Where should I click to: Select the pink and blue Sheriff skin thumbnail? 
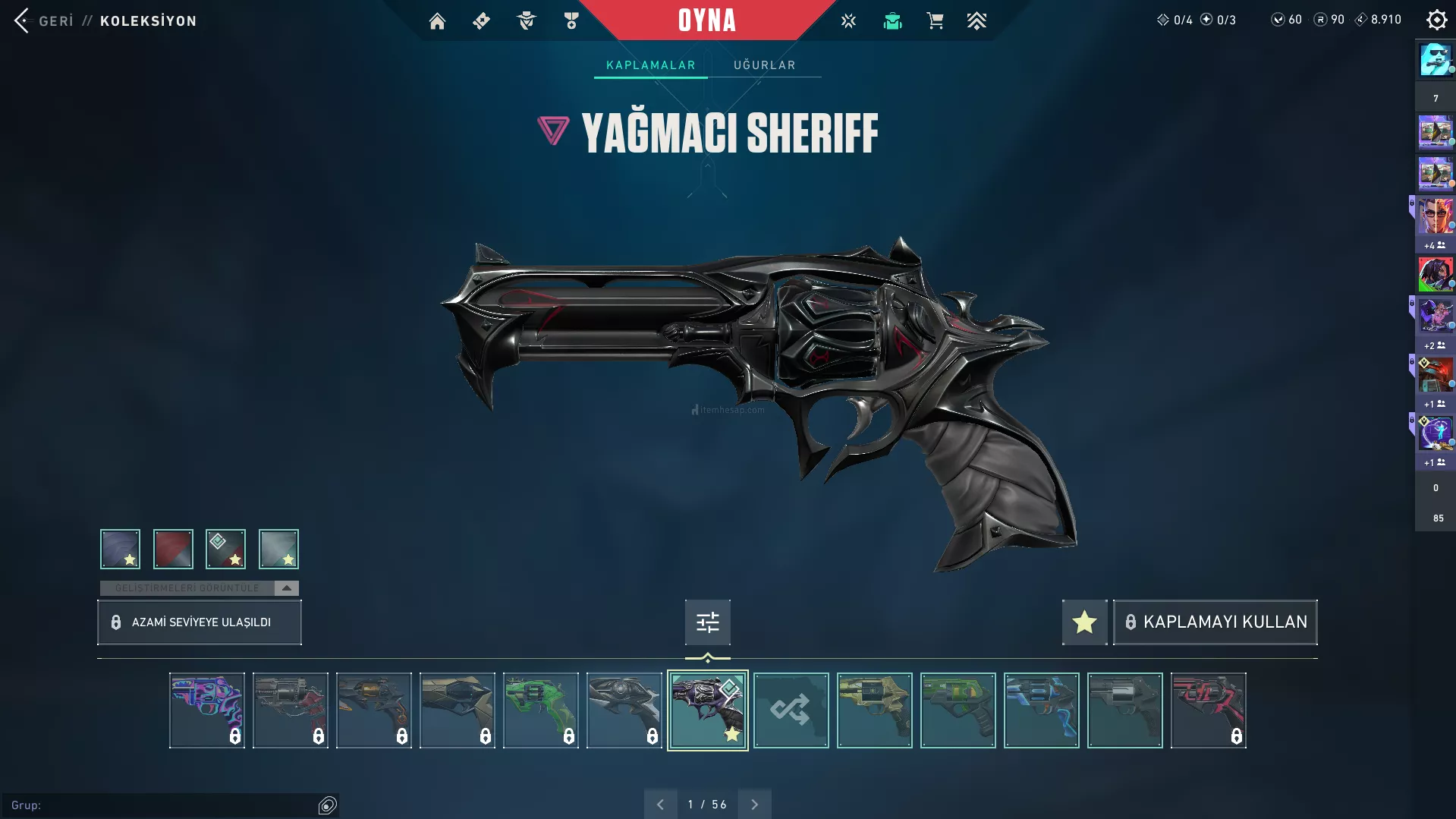pos(206,710)
